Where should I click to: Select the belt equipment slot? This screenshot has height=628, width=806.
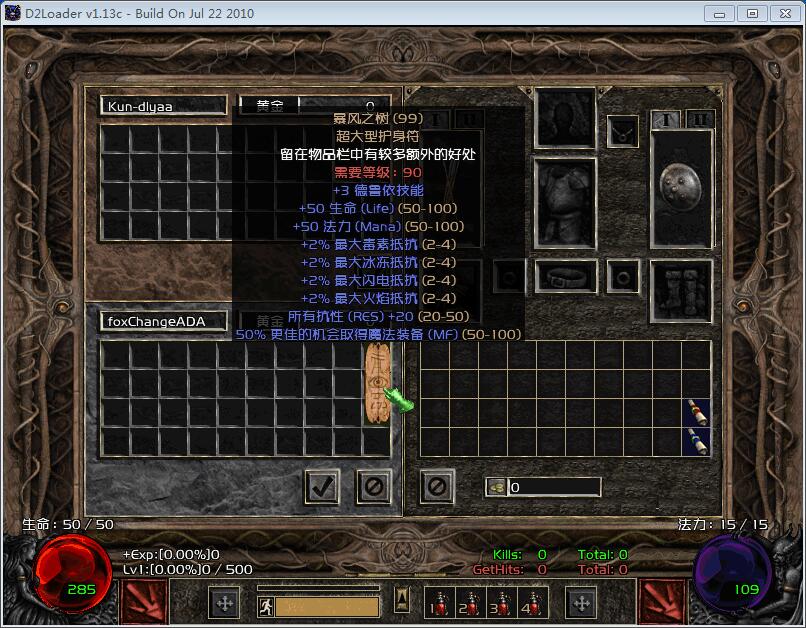566,276
